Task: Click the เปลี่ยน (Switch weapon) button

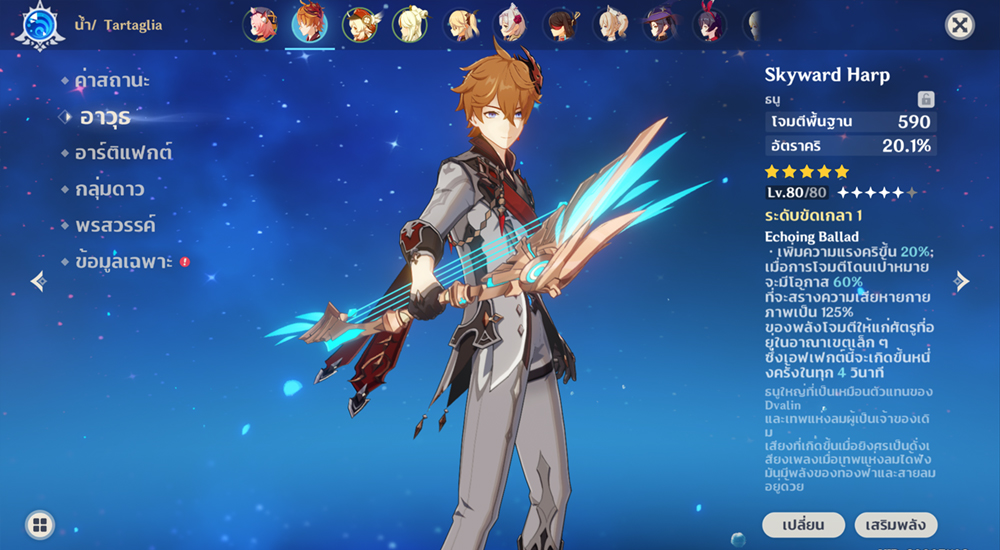Action: [803, 525]
